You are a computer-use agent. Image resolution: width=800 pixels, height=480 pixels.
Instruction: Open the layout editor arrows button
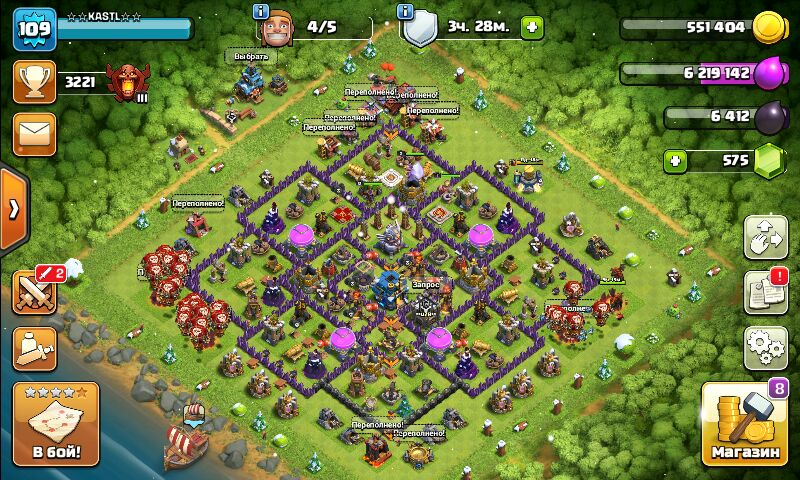pyautogui.click(x=765, y=237)
